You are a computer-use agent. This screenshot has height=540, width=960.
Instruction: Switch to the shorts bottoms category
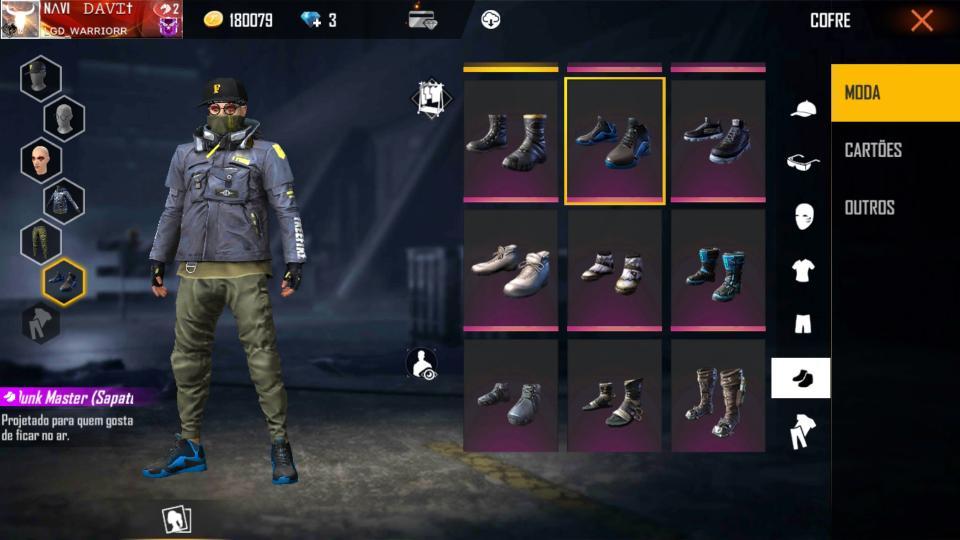(802, 324)
